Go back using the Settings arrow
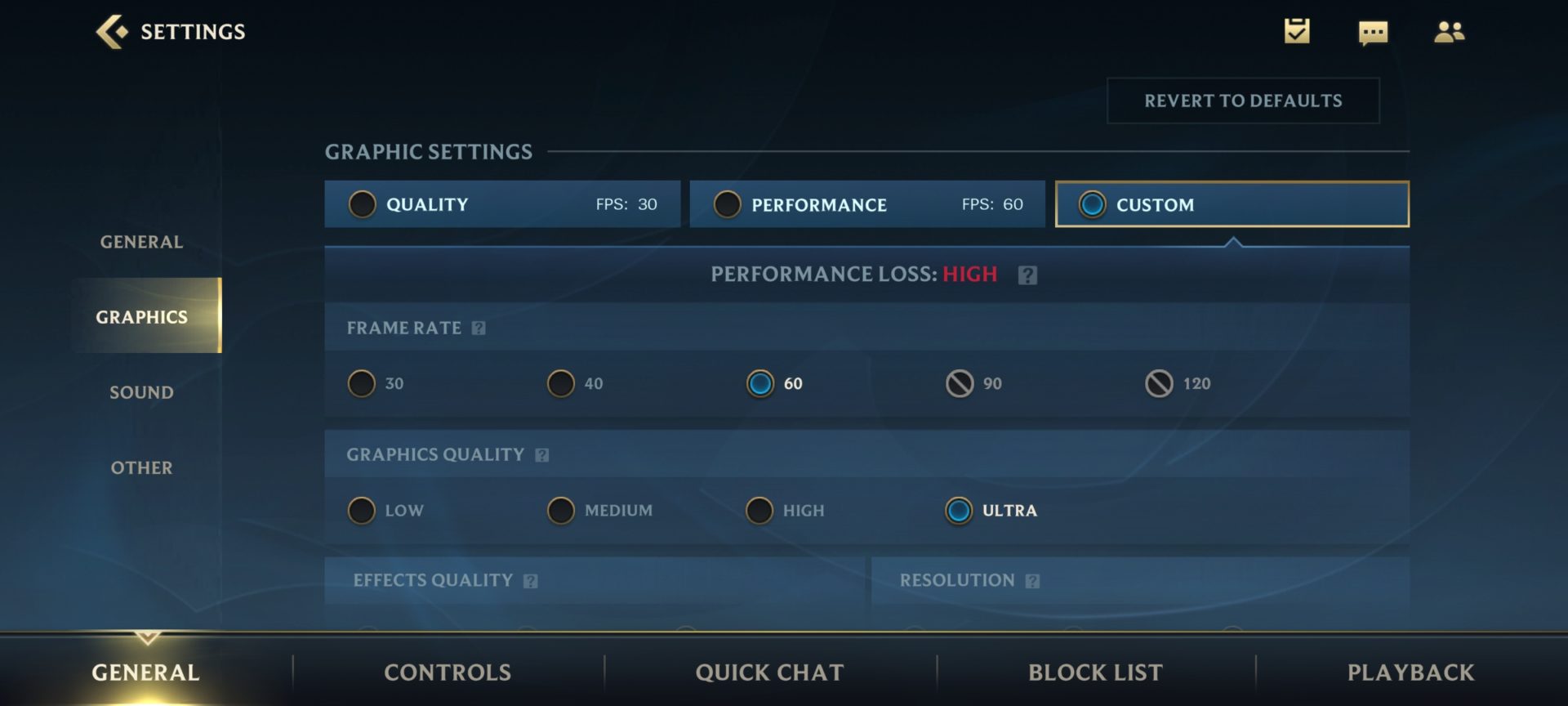 tap(112, 32)
